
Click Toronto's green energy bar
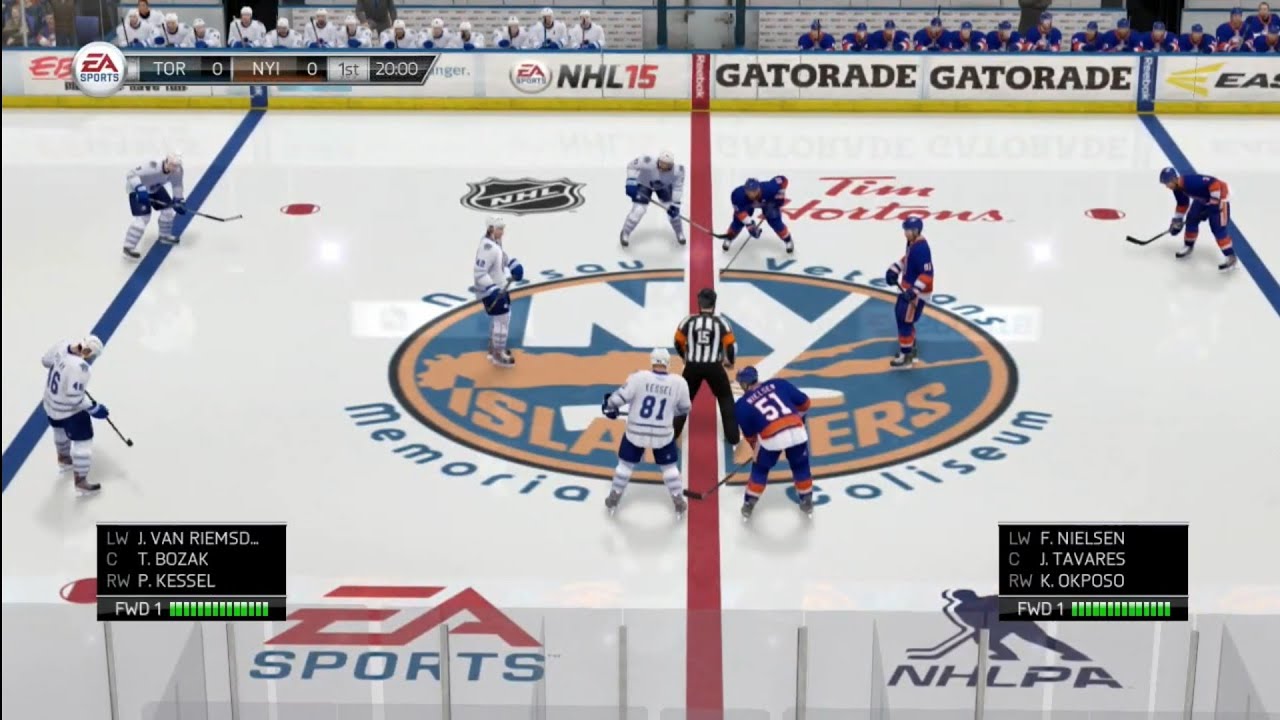(220, 605)
